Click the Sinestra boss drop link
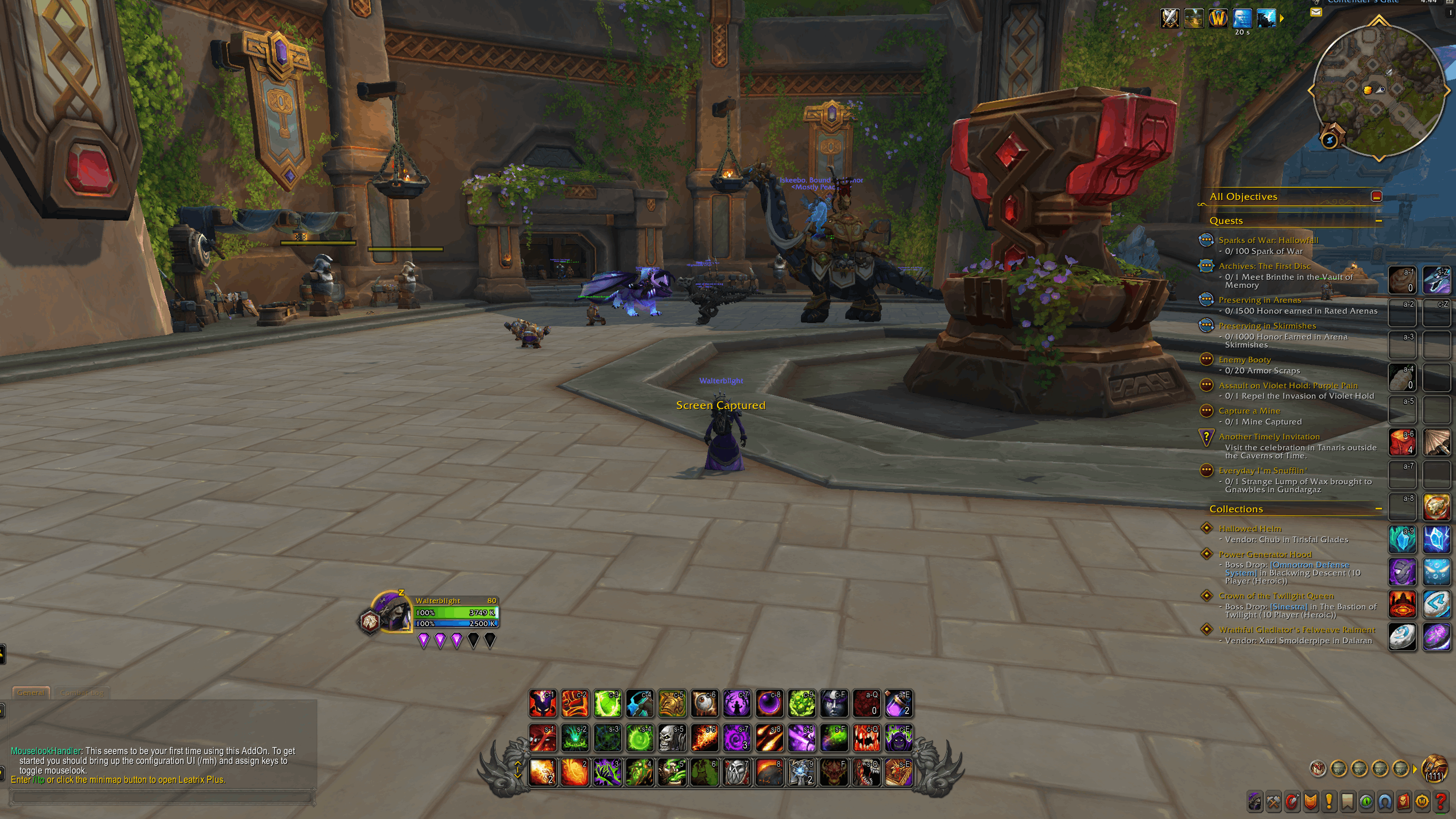Screen dimensions: 1456x819 (x=1288, y=606)
